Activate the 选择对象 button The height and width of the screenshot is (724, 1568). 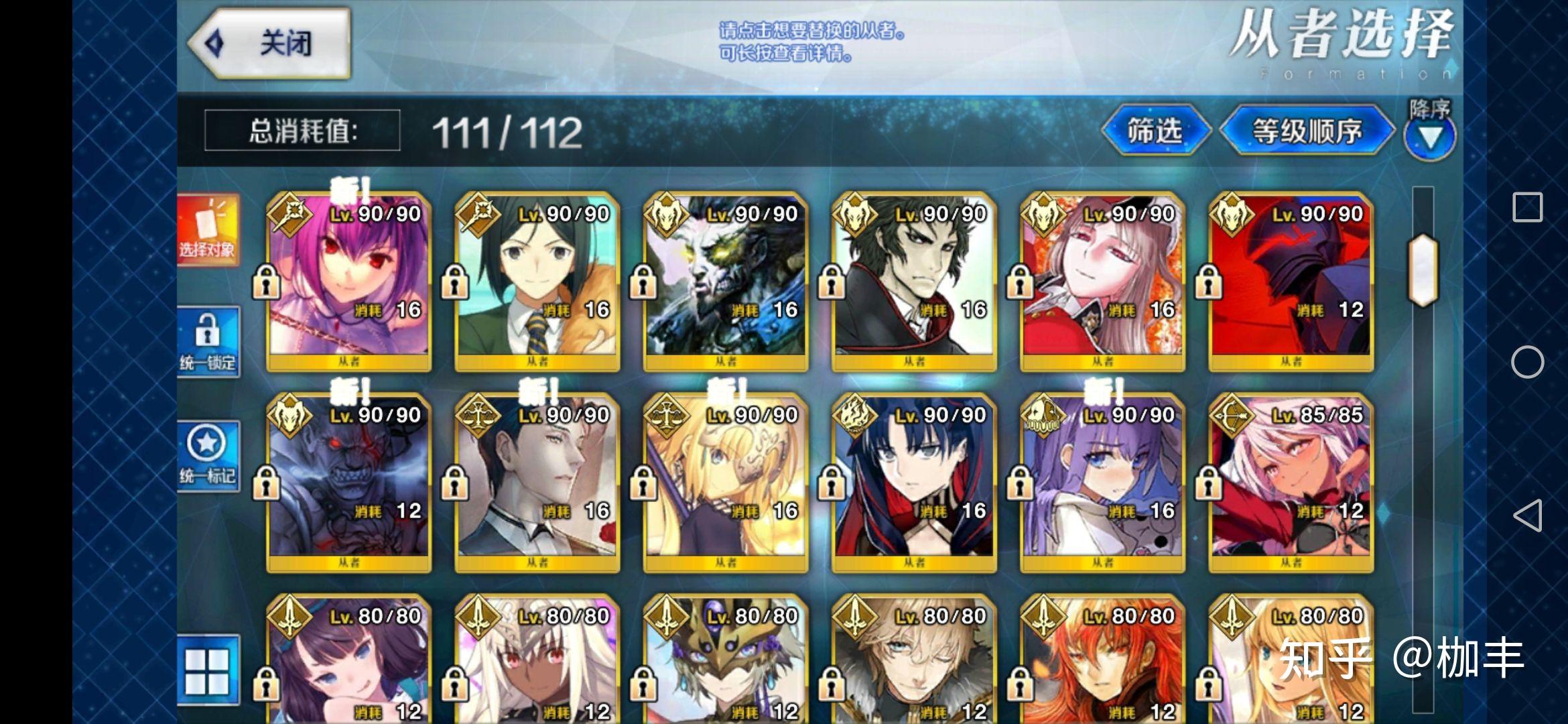tap(208, 231)
